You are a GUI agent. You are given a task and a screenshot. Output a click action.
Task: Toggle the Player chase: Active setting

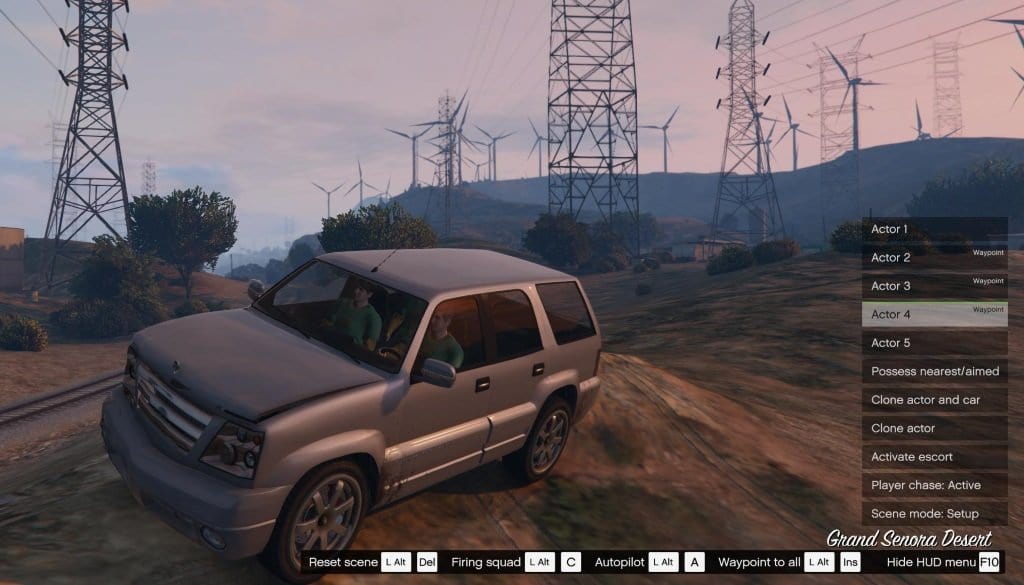[934, 485]
